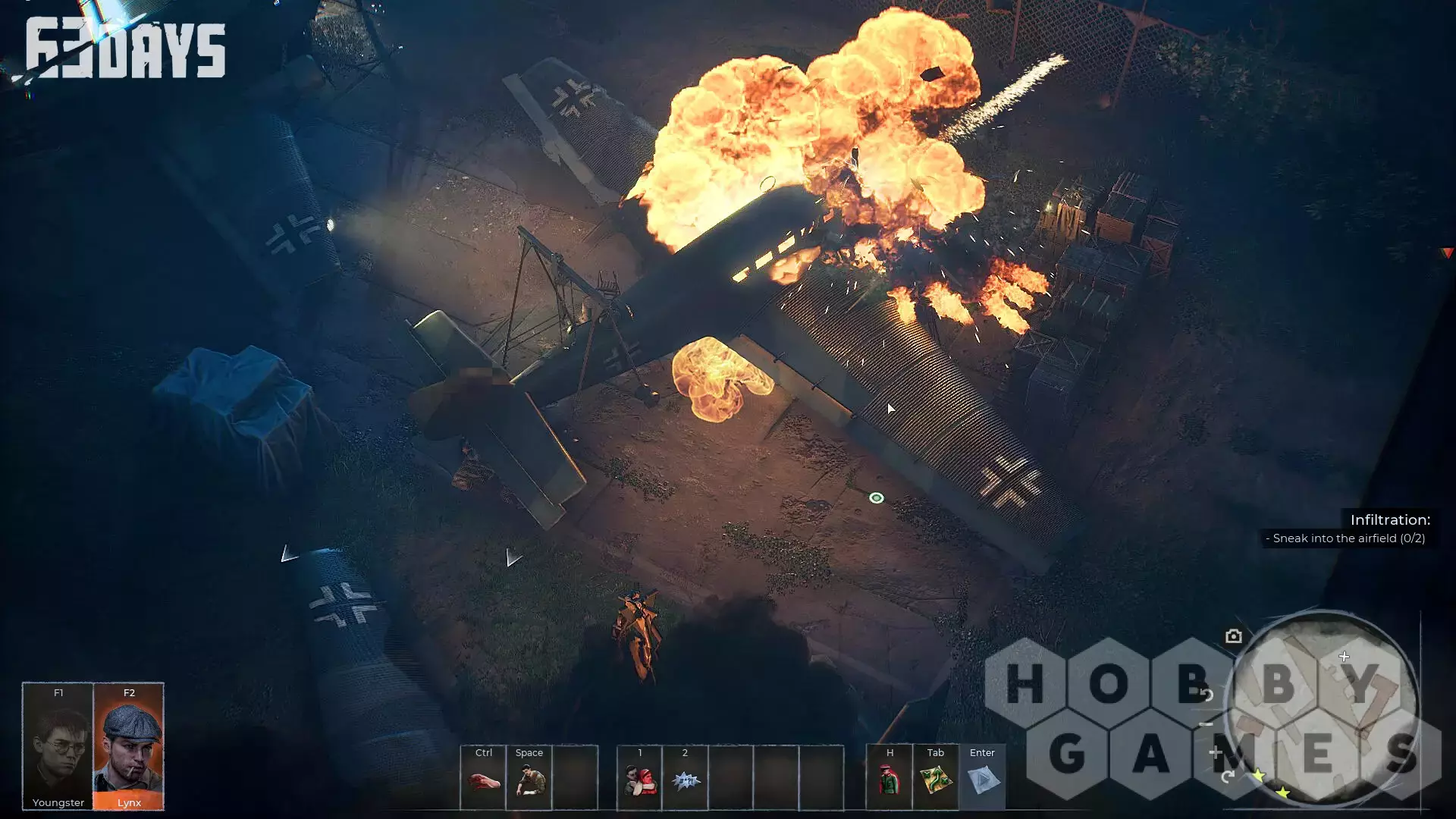Viewport: 1456px width, 819px height.
Task: Select the Youngster character portrait
Action: pyautogui.click(x=58, y=747)
